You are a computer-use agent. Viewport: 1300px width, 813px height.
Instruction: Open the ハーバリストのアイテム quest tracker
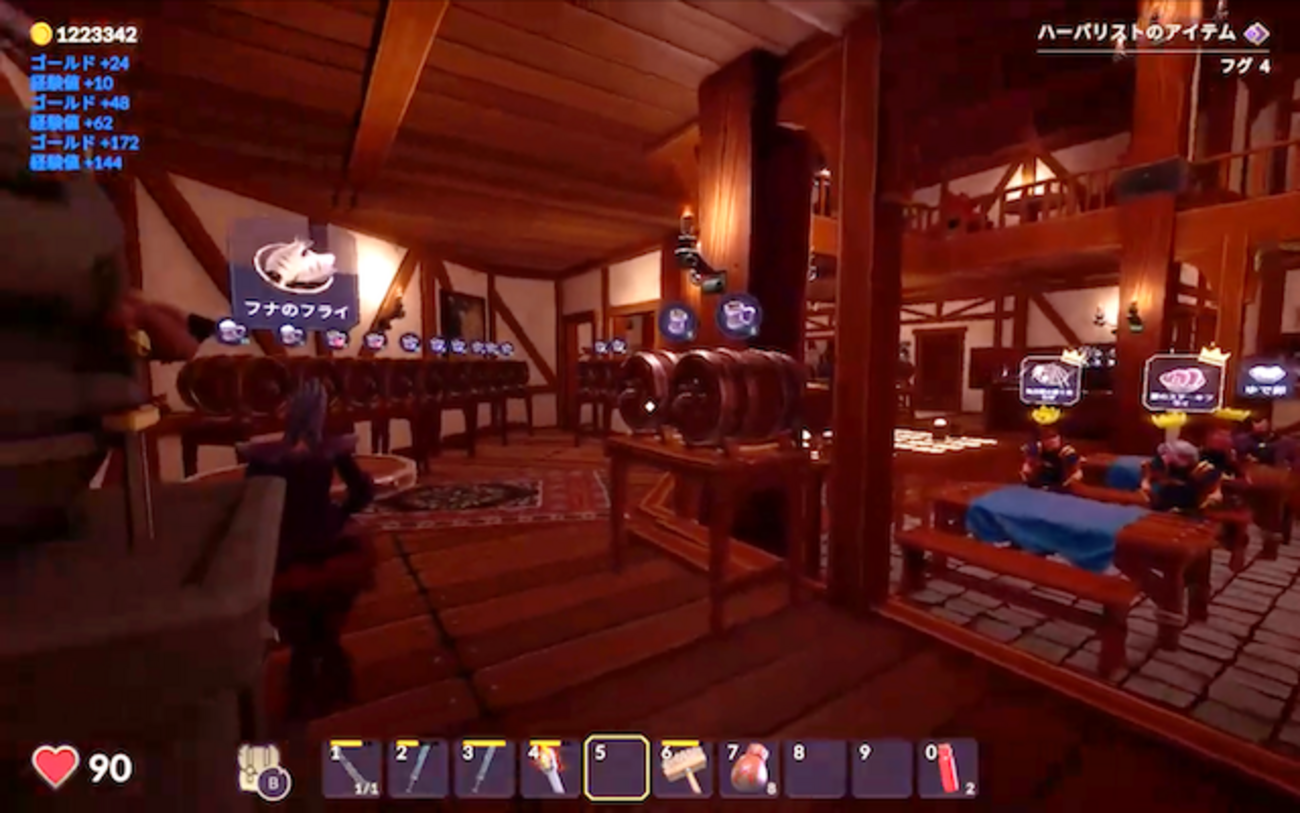point(1136,33)
